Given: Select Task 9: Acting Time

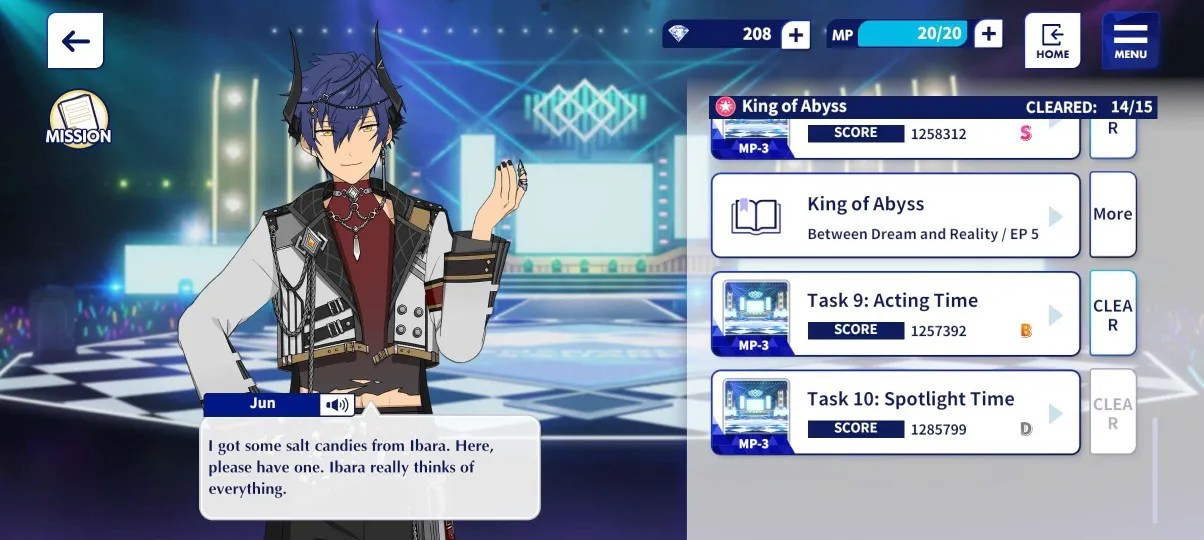Looking at the screenshot, I should (x=895, y=314).
